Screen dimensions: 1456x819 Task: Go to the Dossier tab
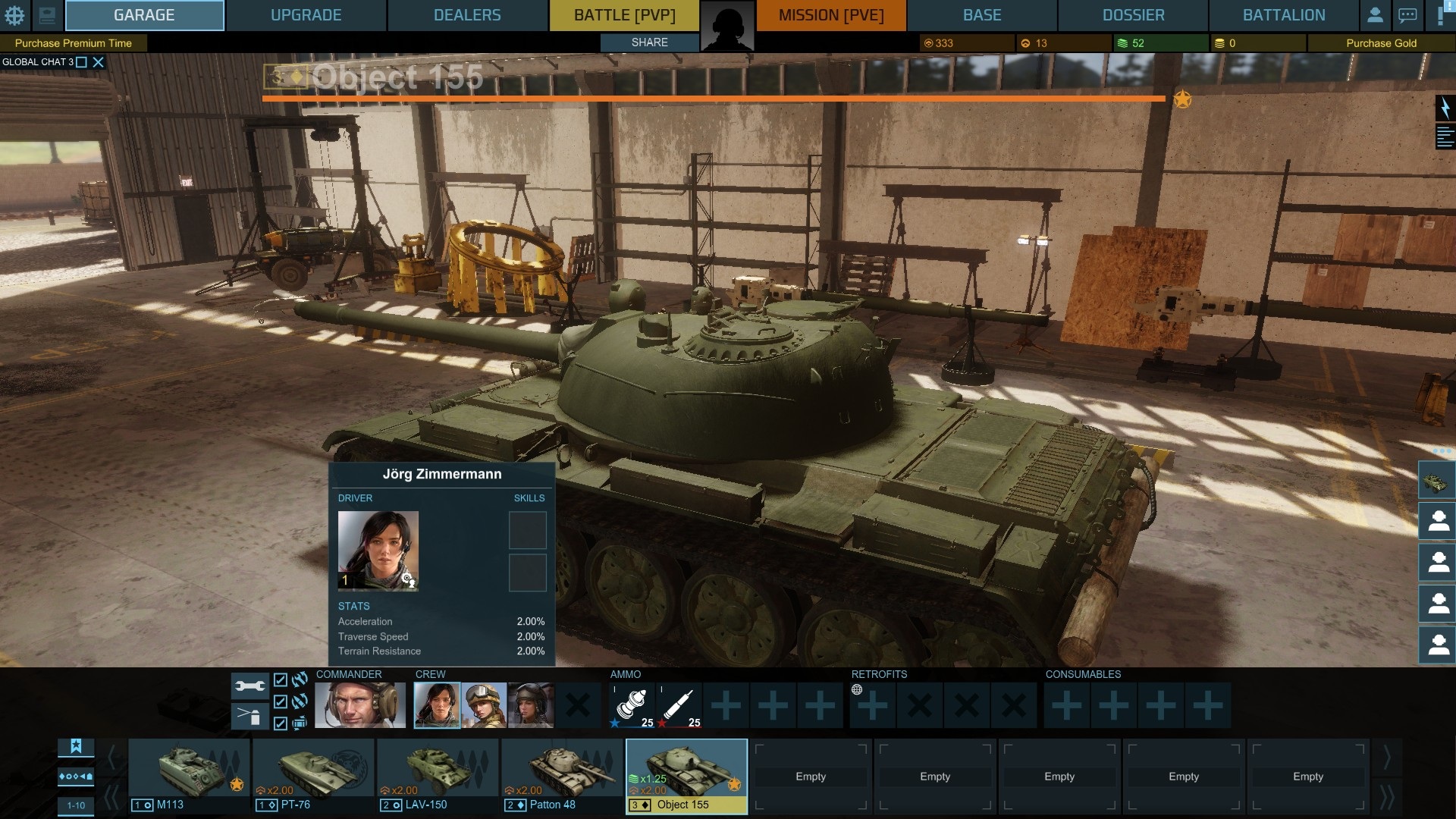tap(1133, 15)
